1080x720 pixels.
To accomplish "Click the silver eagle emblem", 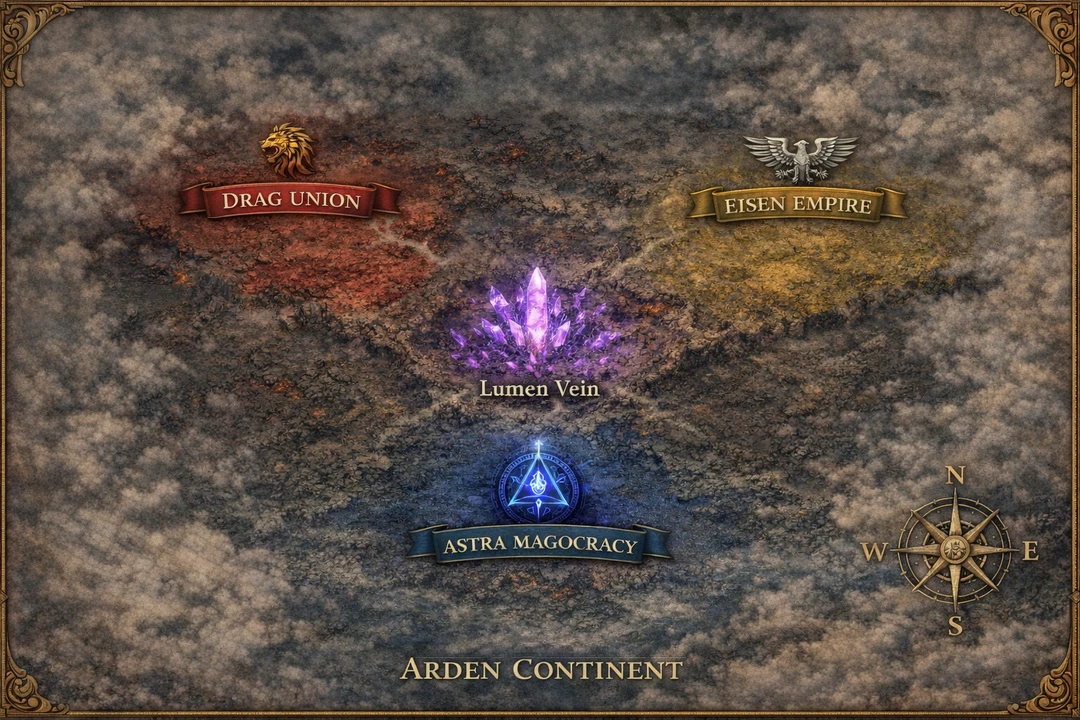I will point(800,158).
